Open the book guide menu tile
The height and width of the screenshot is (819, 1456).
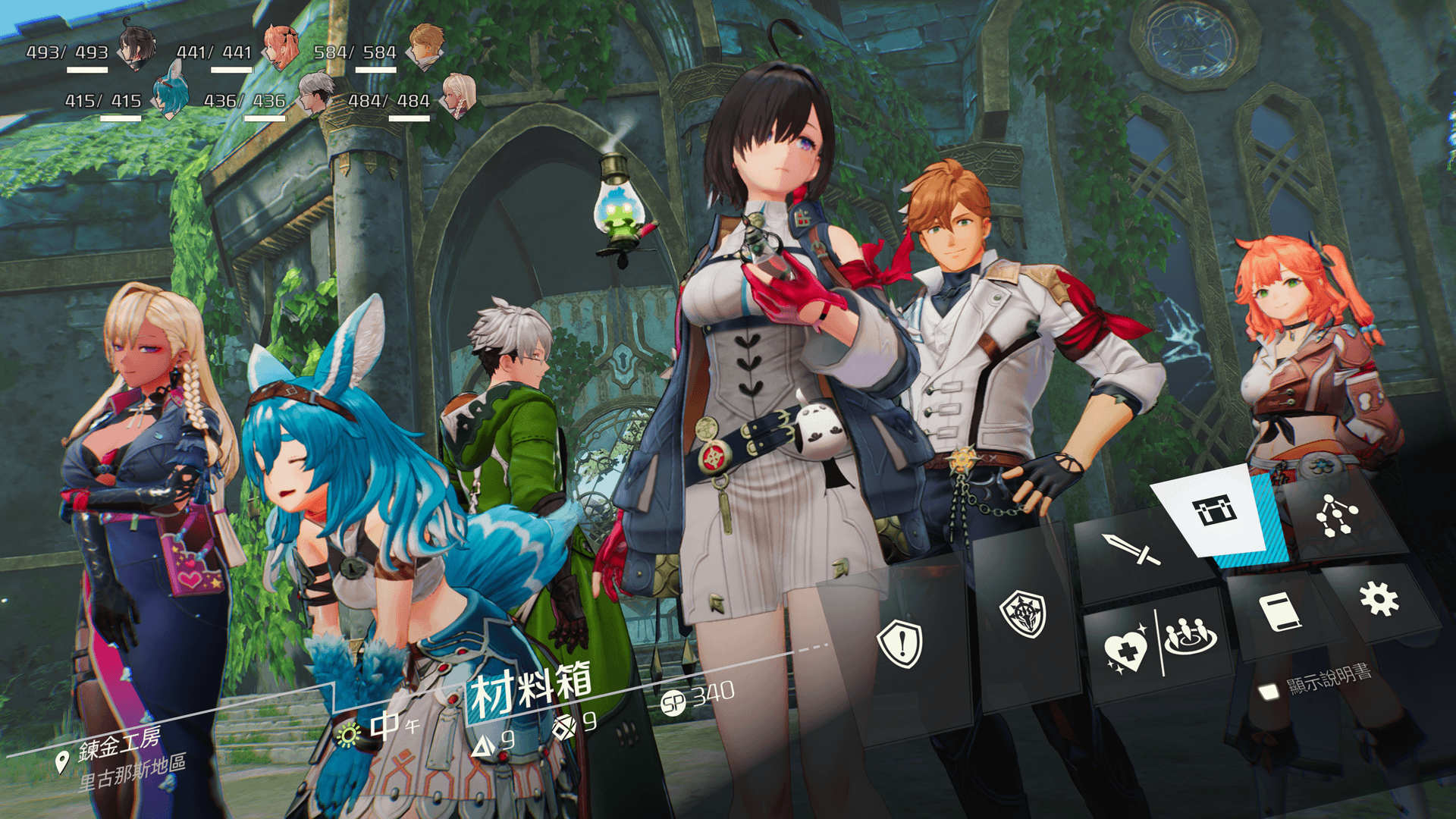click(x=1280, y=612)
